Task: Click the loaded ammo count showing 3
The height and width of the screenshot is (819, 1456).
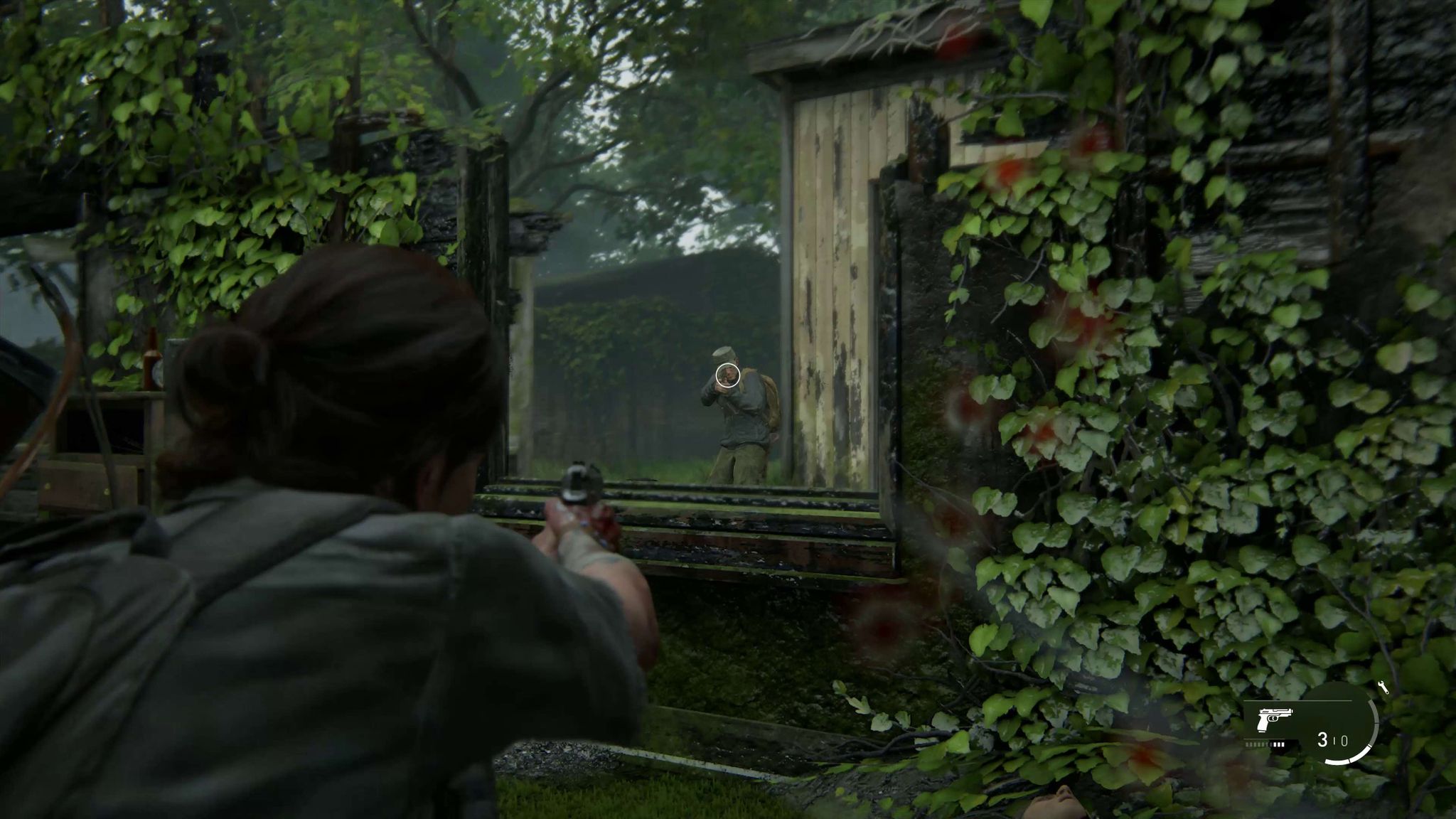Action: [1323, 741]
